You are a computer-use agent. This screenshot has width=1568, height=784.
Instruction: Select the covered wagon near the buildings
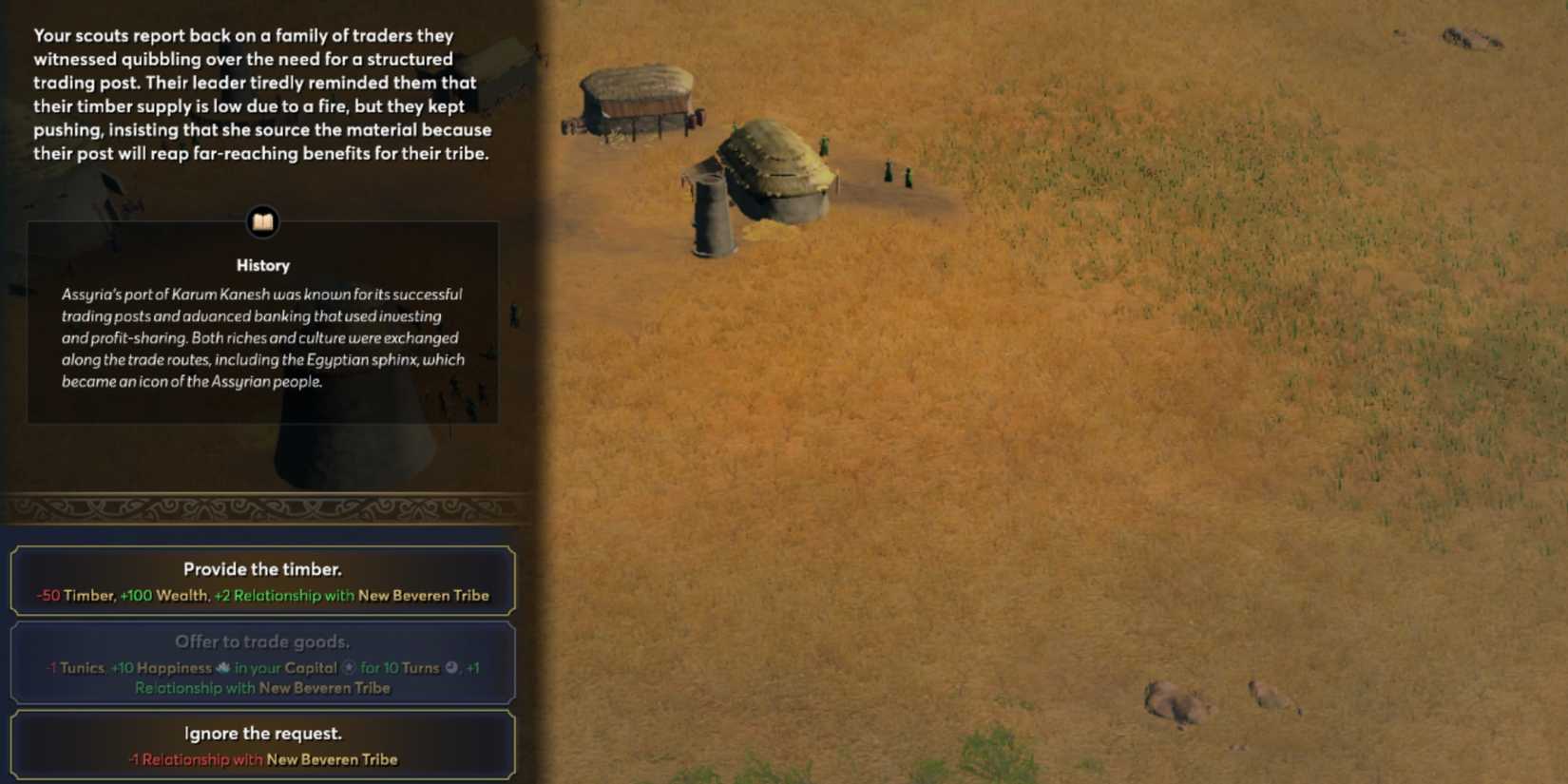637,95
